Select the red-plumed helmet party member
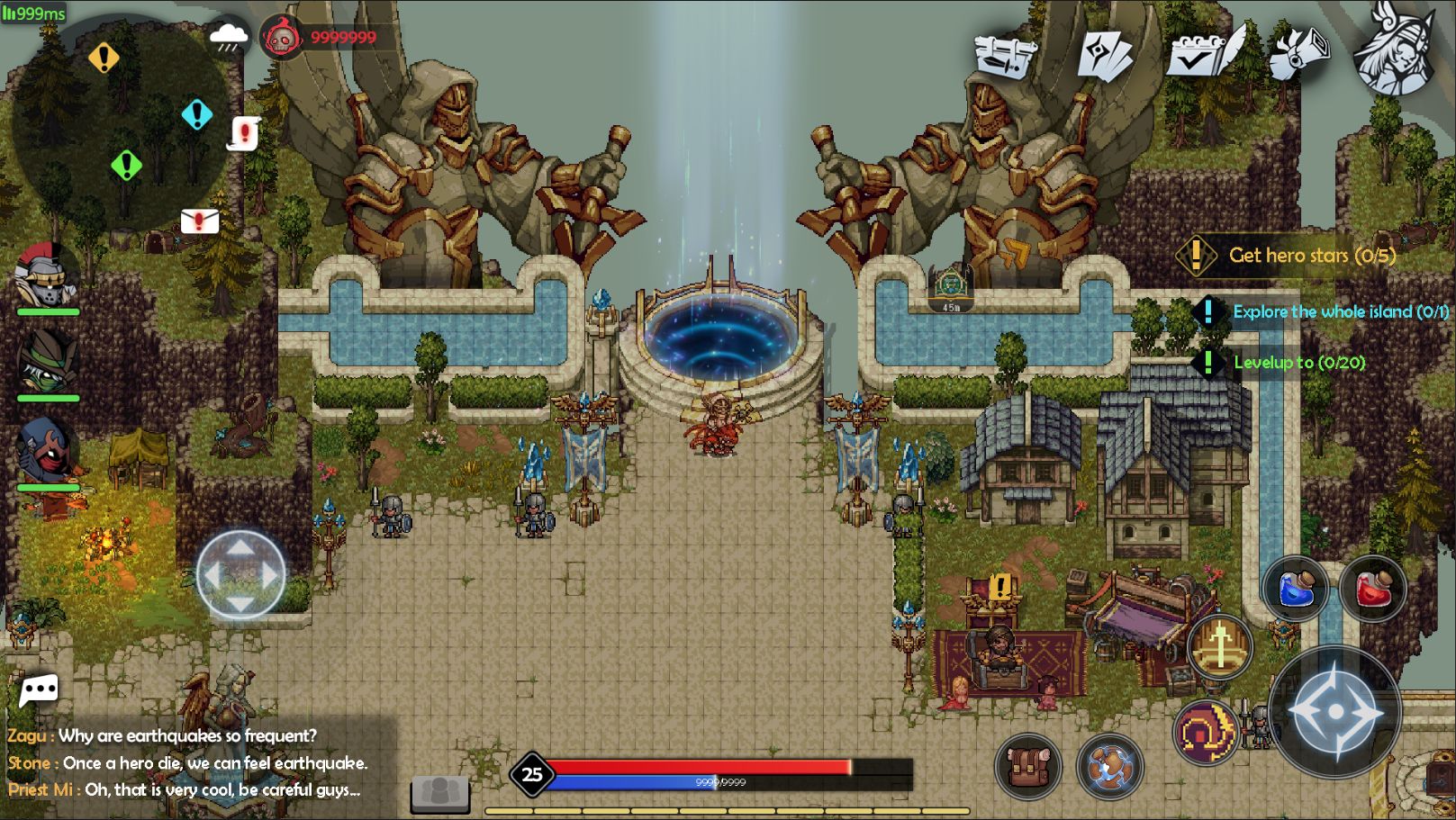Viewport: 1456px width, 820px height. point(47,276)
